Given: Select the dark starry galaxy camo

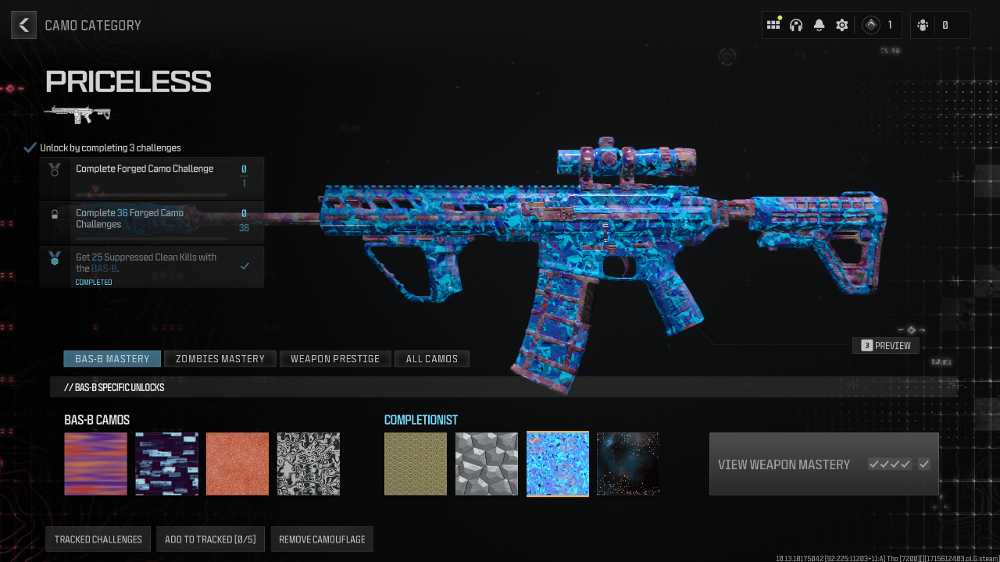Looking at the screenshot, I should pos(628,464).
